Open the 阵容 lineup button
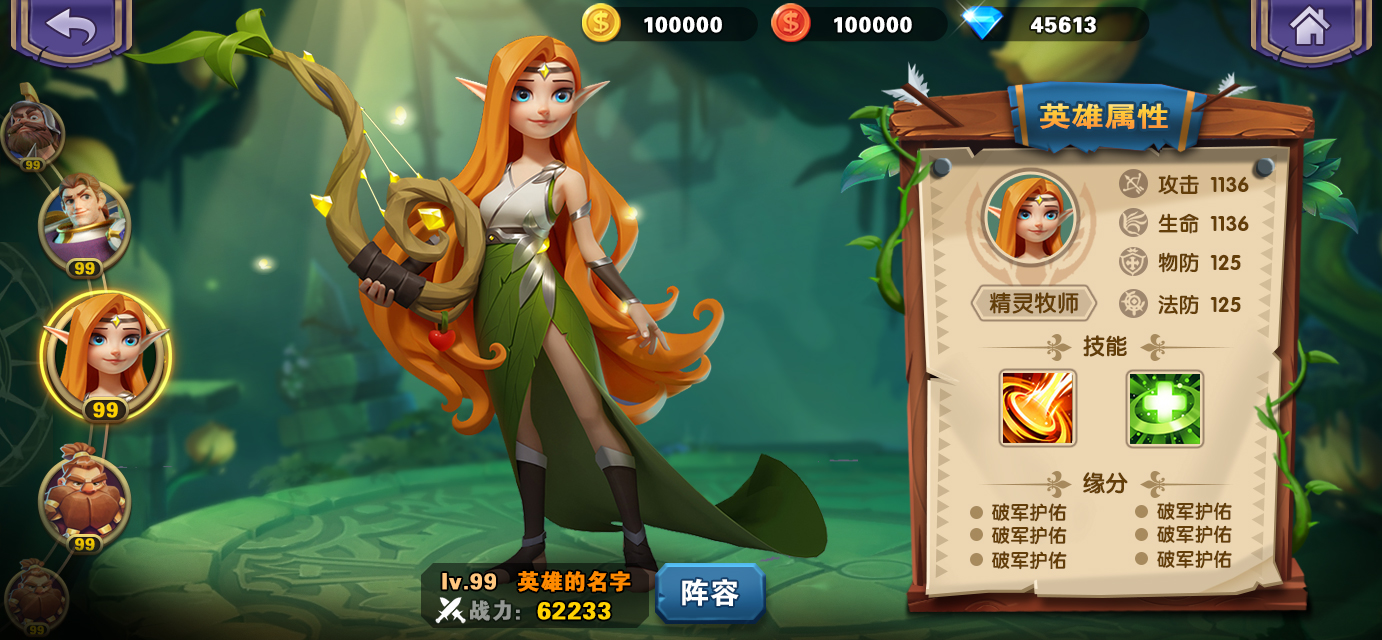This screenshot has width=1382, height=640. point(710,593)
